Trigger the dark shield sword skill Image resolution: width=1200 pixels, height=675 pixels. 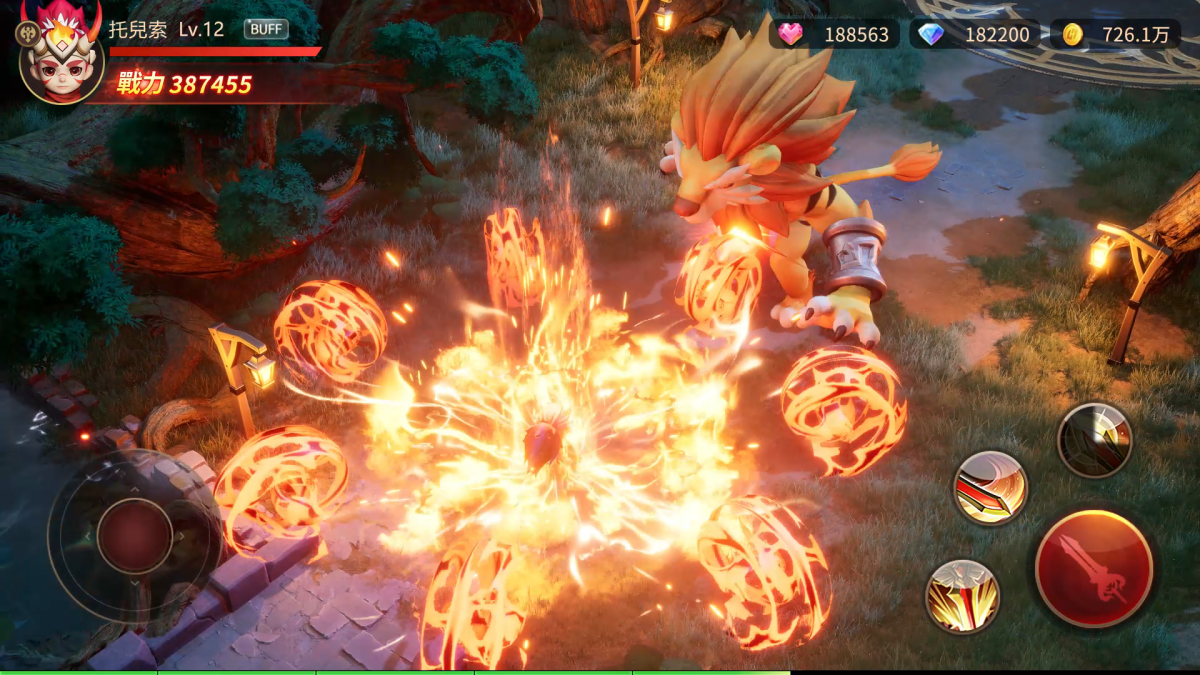pos(1095,440)
